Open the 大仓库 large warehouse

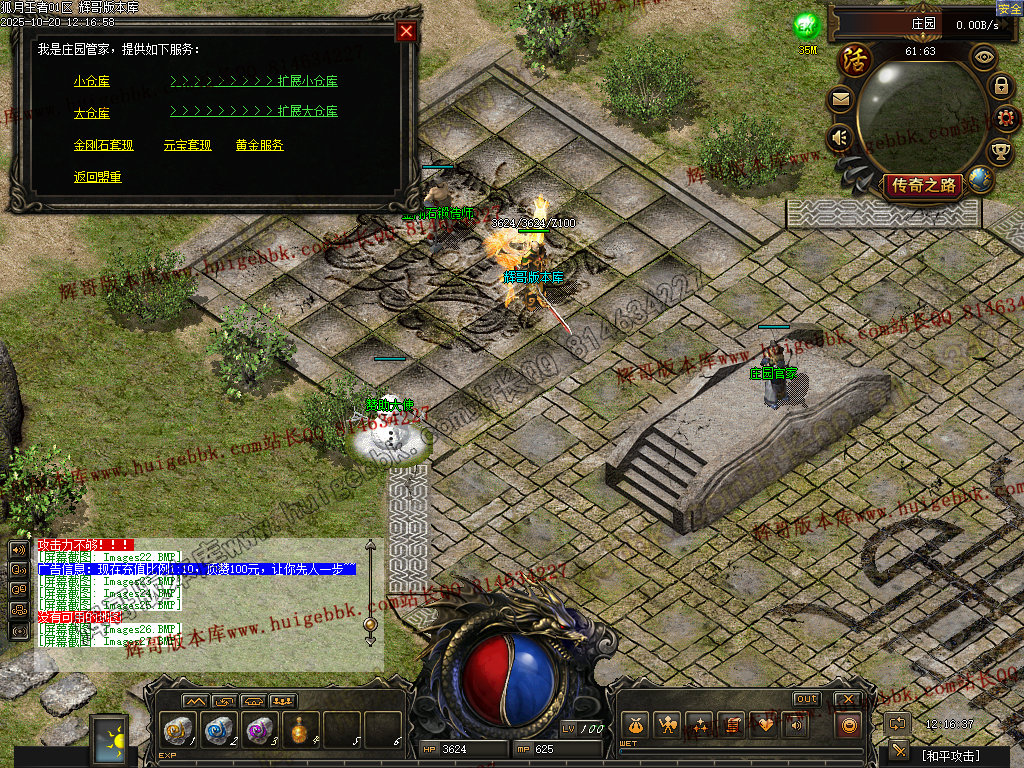91,113
